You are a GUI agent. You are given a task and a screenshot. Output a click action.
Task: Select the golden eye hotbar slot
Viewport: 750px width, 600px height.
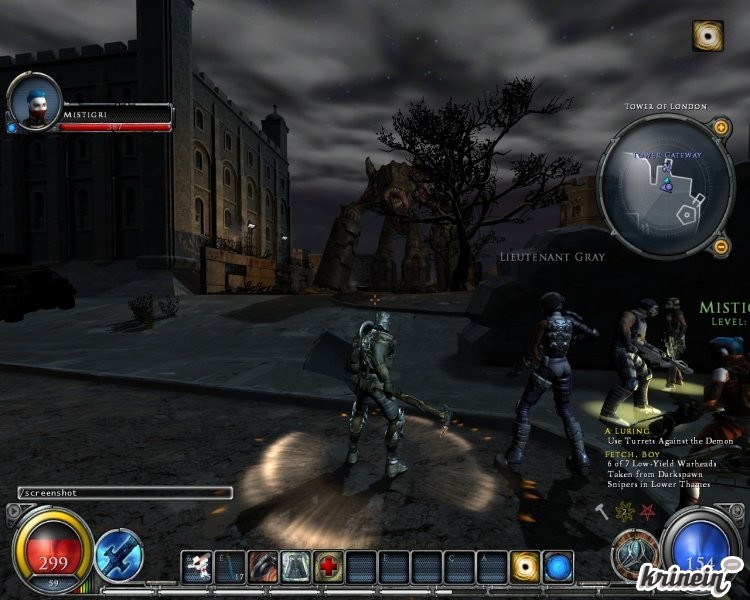pyautogui.click(x=525, y=567)
